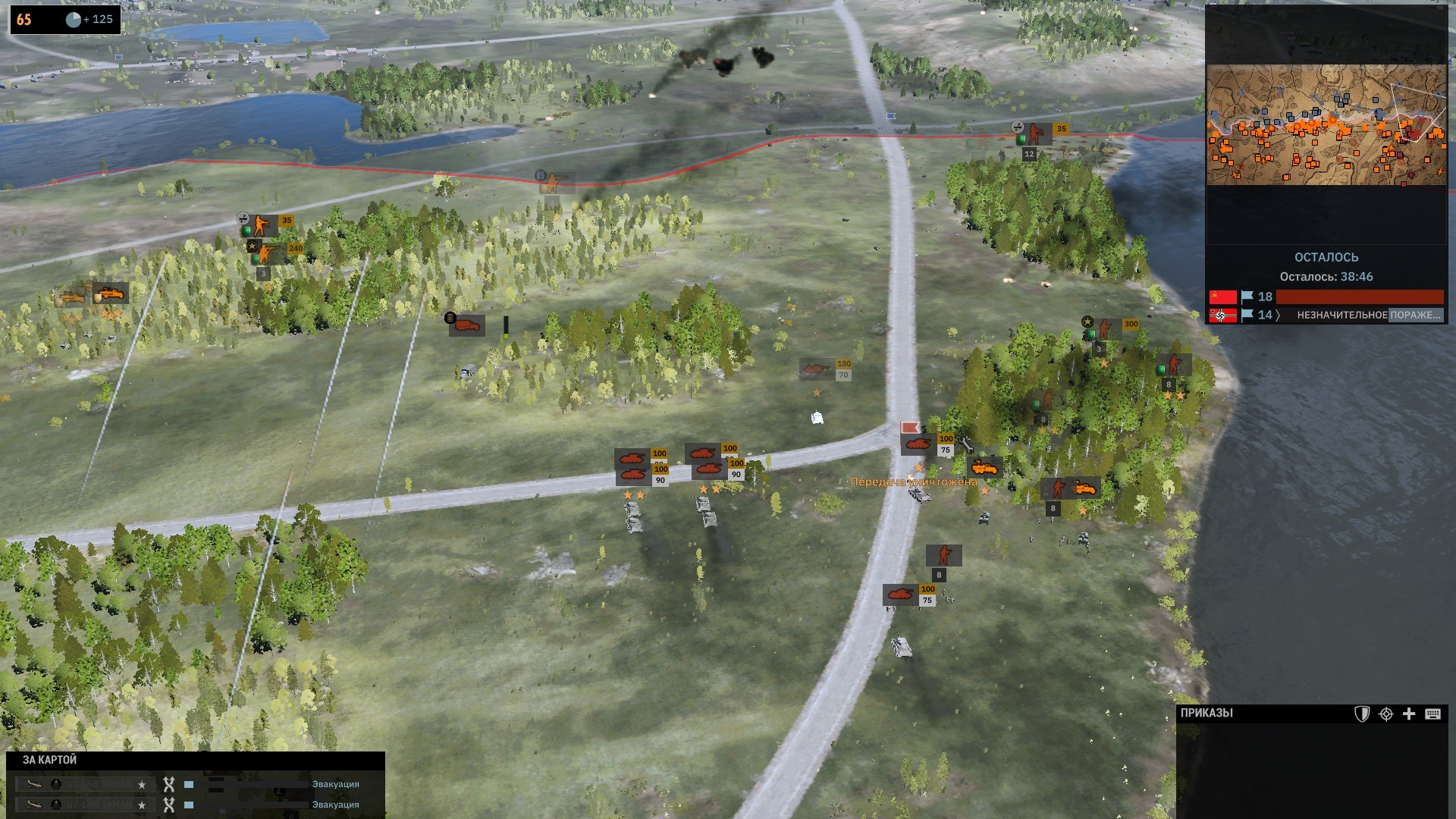Activate the crosshair icon in orders panel
Image resolution: width=1456 pixels, height=819 pixels.
[x=1385, y=714]
